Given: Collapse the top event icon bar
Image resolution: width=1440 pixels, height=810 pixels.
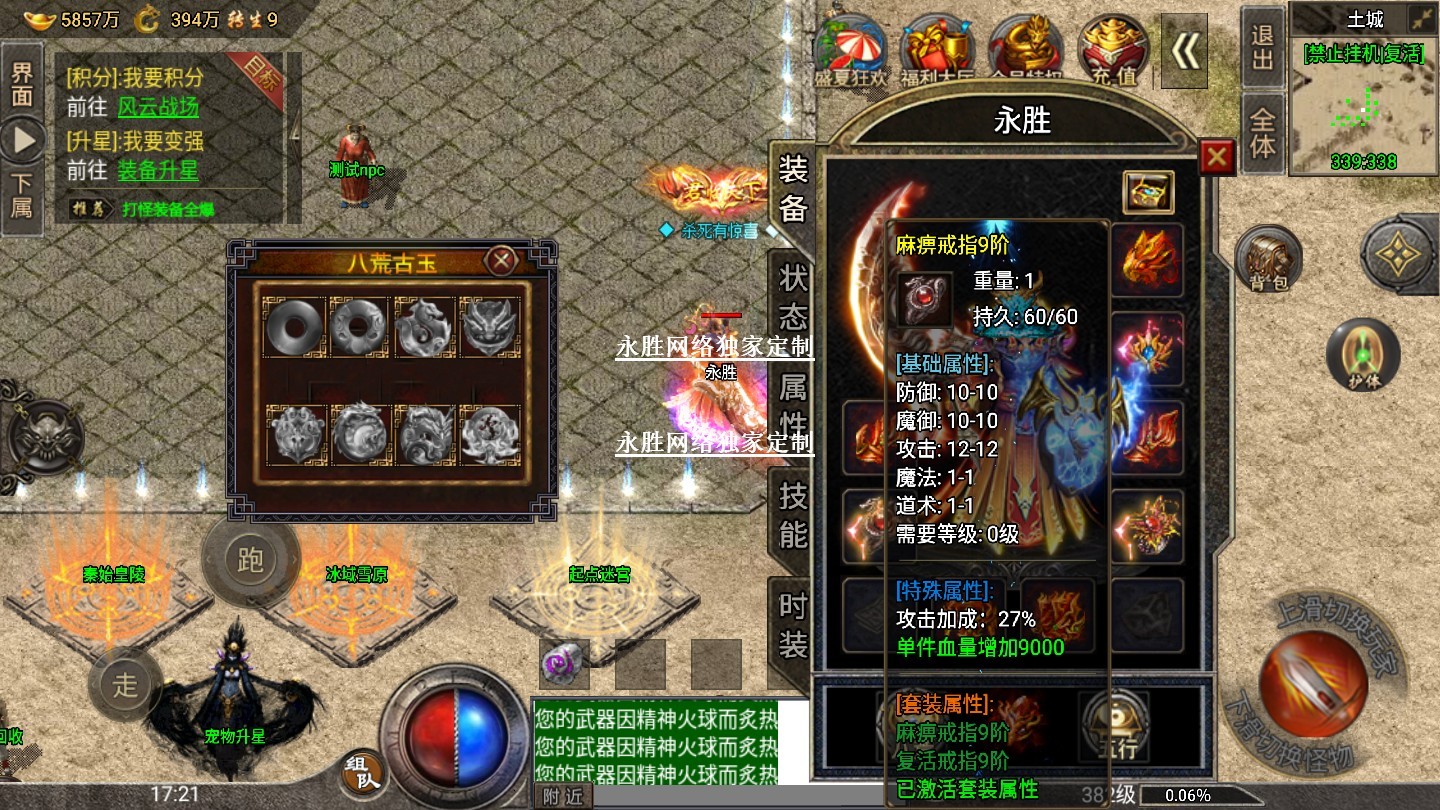Looking at the screenshot, I should point(1185,50).
